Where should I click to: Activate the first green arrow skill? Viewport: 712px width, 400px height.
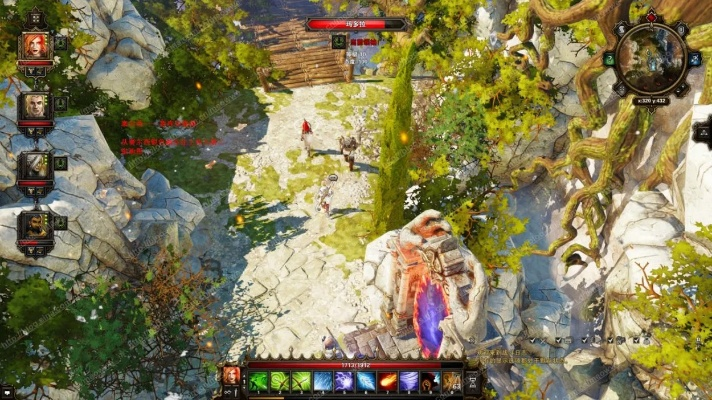point(259,381)
